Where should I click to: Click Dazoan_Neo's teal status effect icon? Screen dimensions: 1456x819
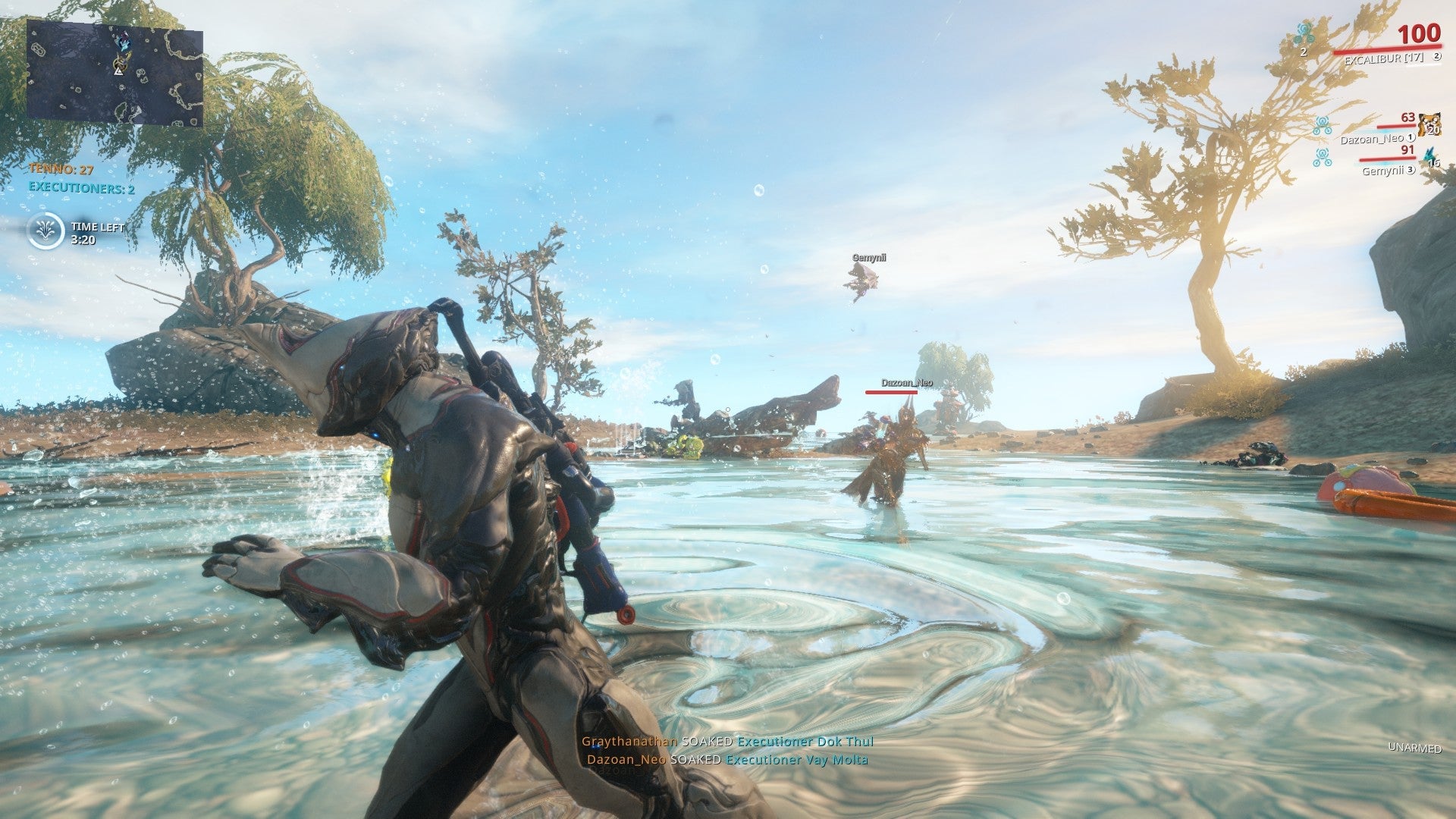tap(1323, 124)
